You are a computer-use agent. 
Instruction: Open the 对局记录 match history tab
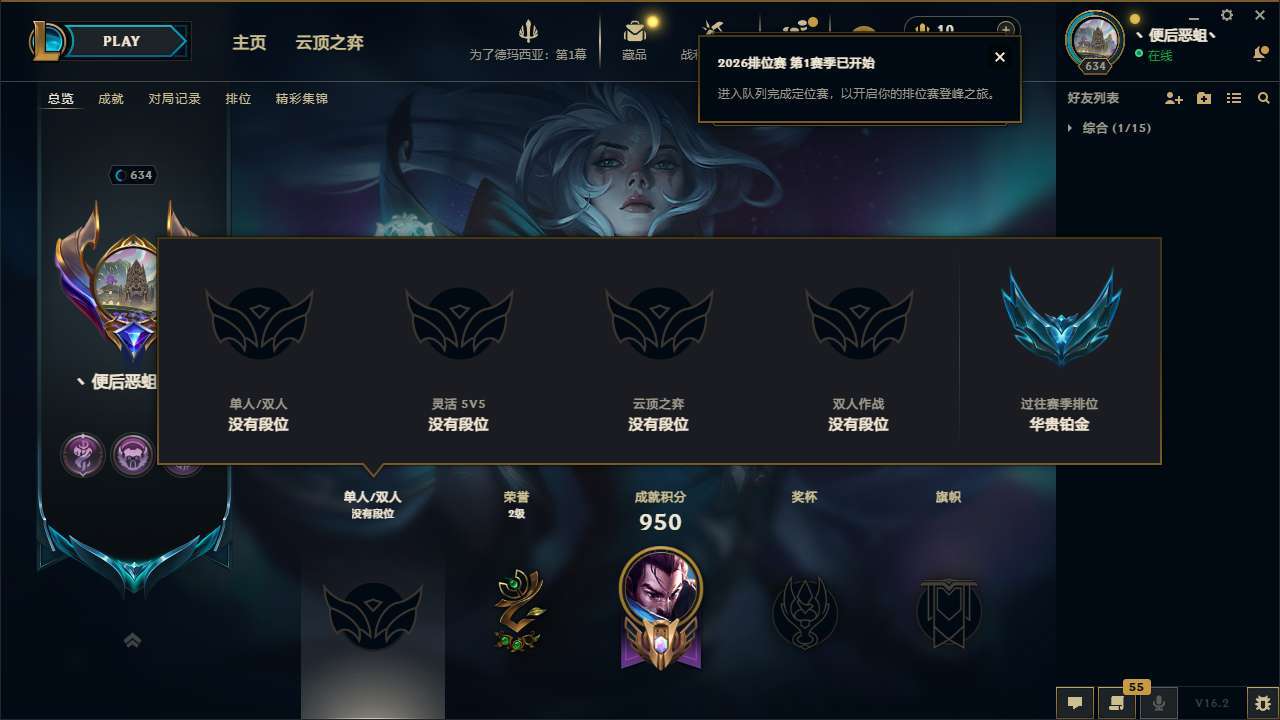[x=176, y=99]
